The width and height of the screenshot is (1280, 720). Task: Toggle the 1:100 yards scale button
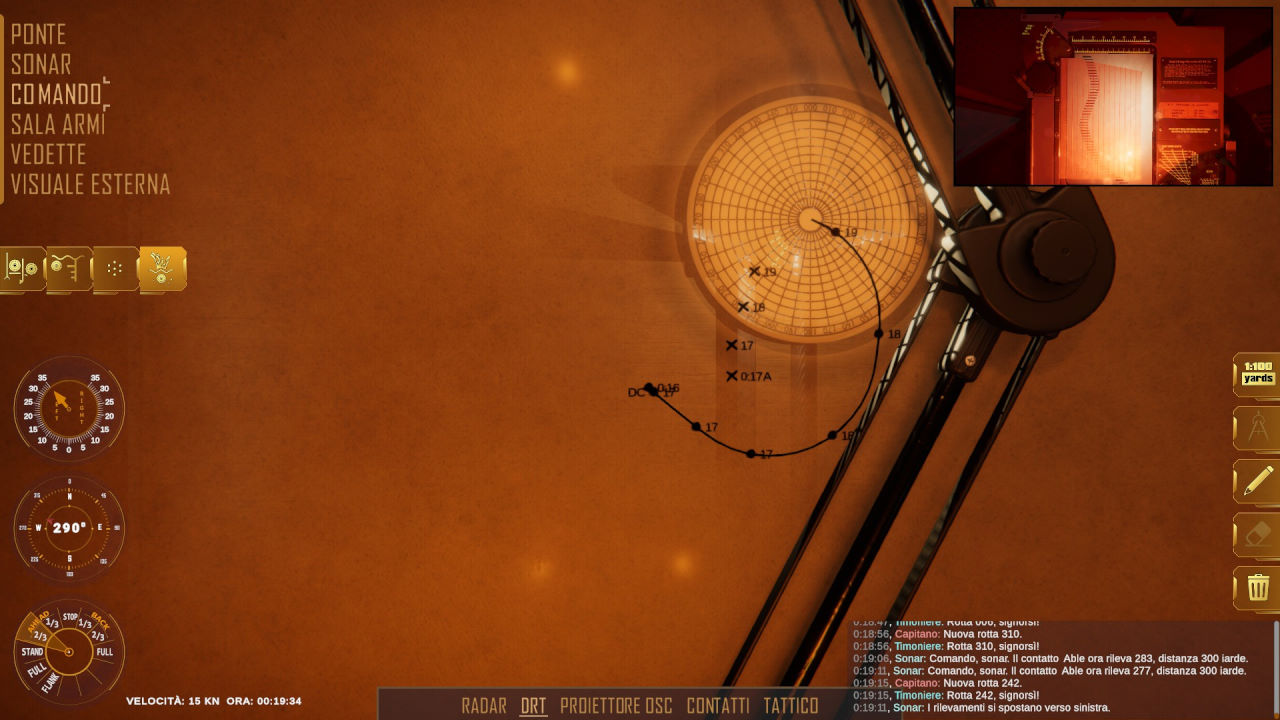1258,374
